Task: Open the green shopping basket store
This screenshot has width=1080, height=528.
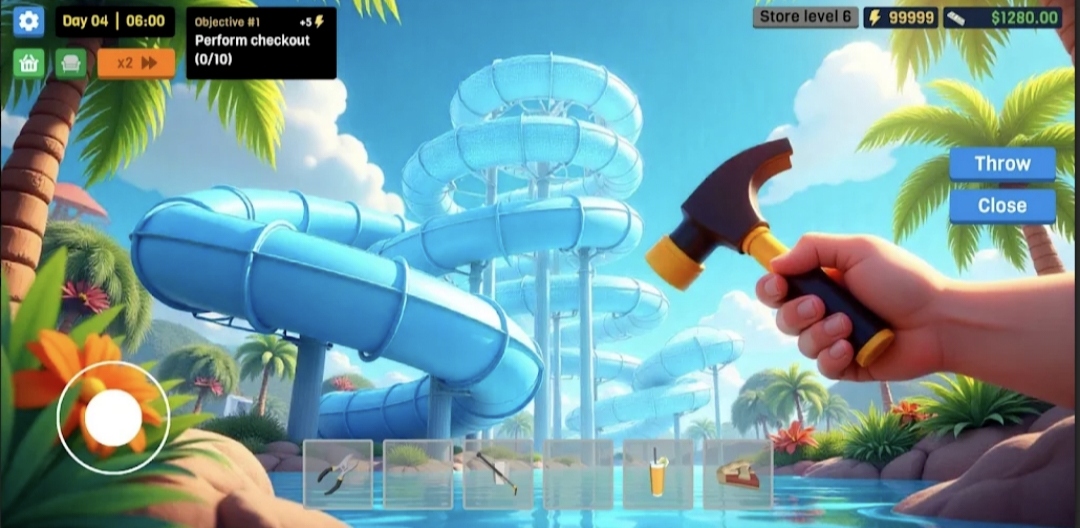Action: (x=28, y=63)
